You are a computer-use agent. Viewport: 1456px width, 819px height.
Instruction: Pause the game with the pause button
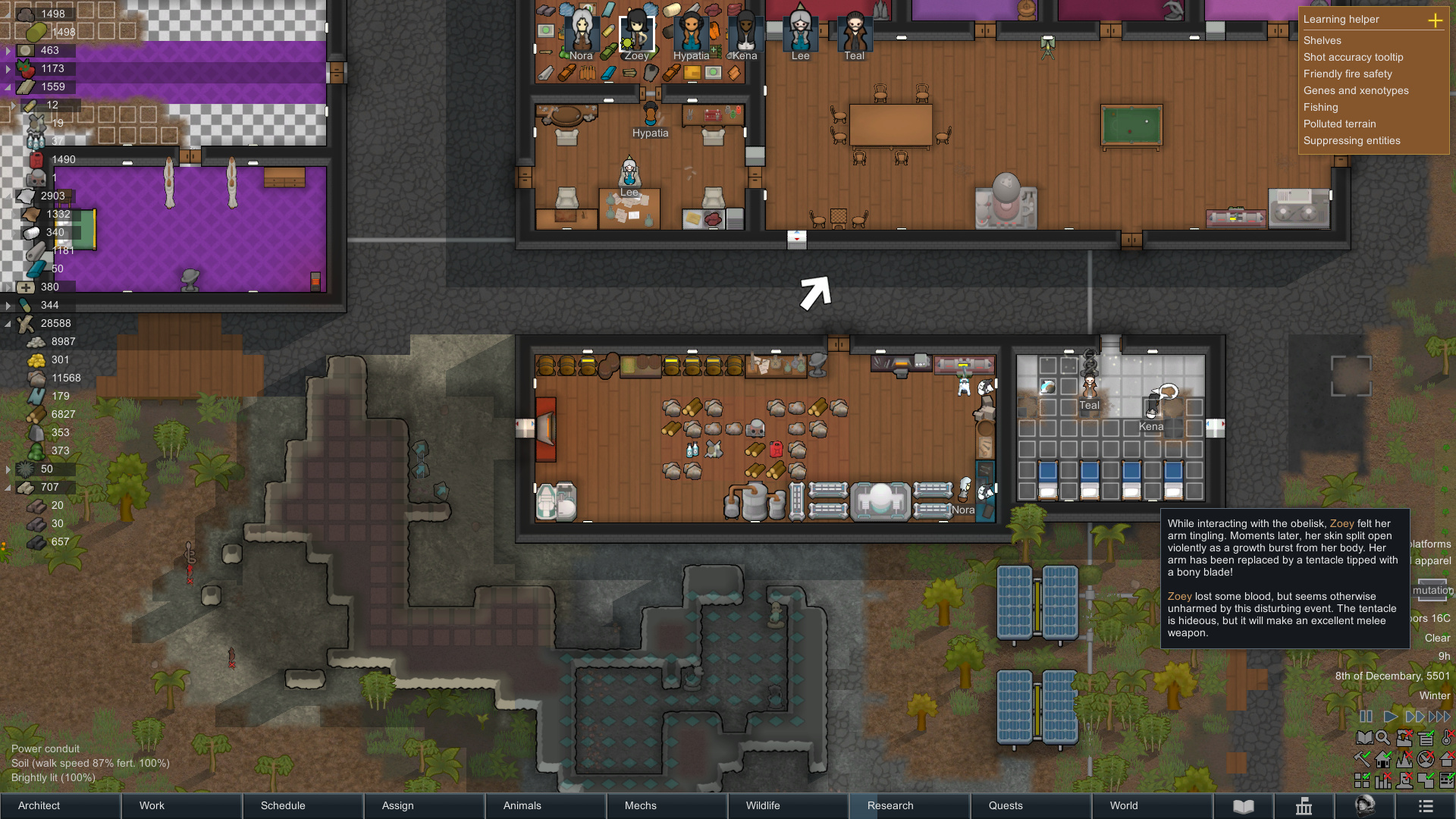(1366, 717)
